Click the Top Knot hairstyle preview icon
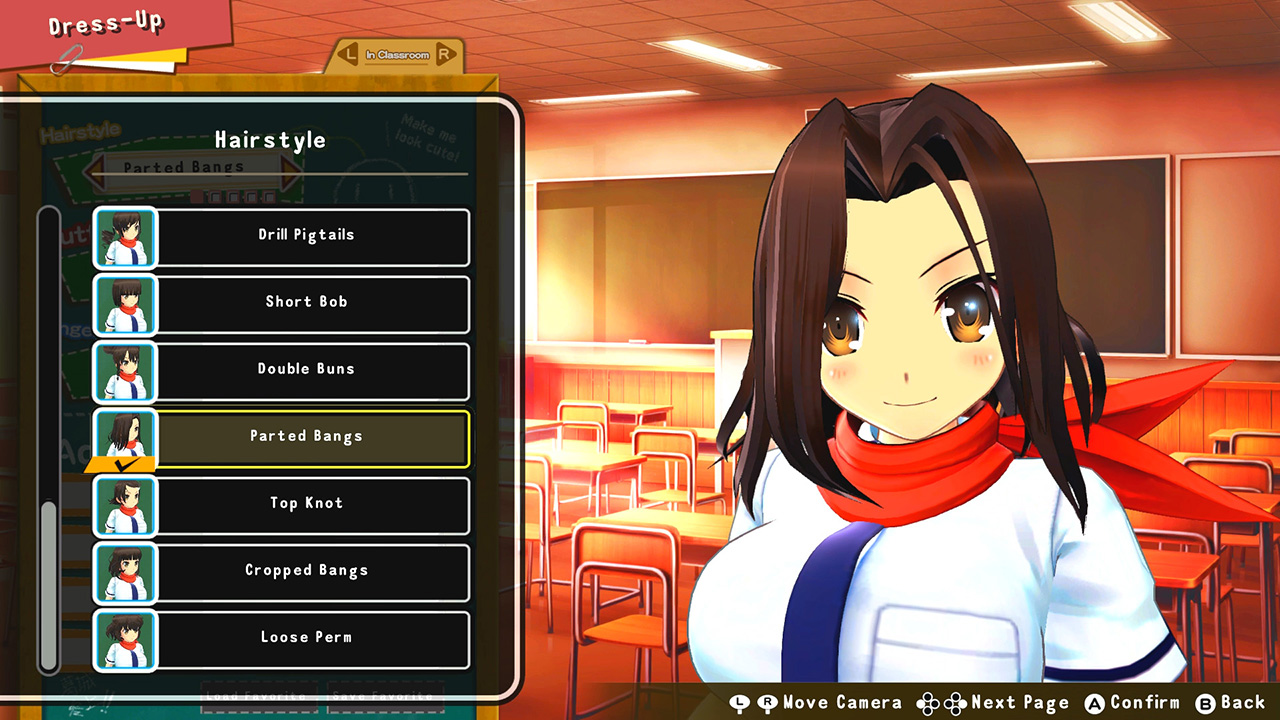This screenshot has height=720, width=1280. (x=124, y=505)
